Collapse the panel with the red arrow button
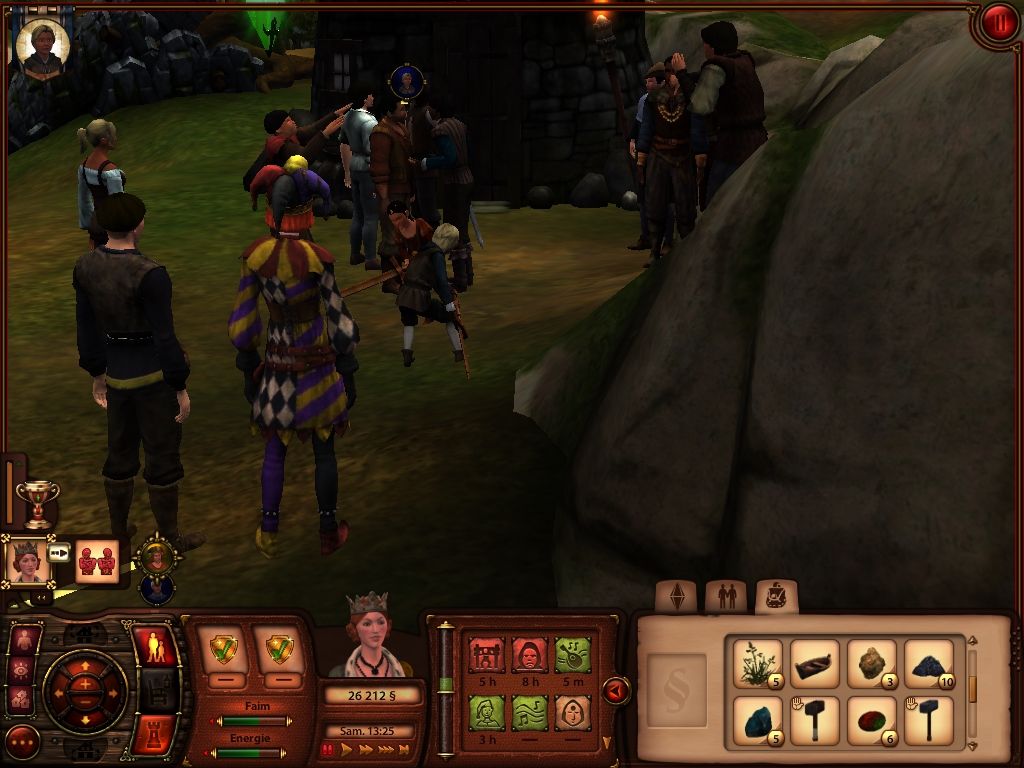The width and height of the screenshot is (1024, 768). click(x=616, y=690)
